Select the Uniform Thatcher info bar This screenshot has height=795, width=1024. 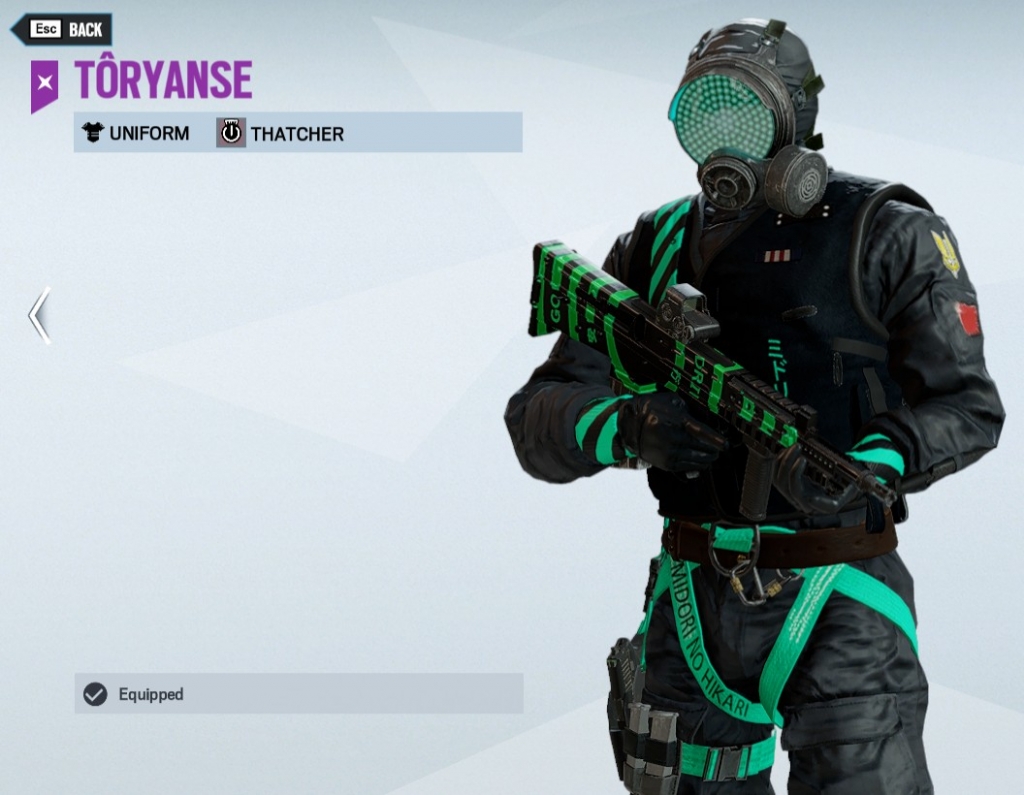tap(297, 133)
